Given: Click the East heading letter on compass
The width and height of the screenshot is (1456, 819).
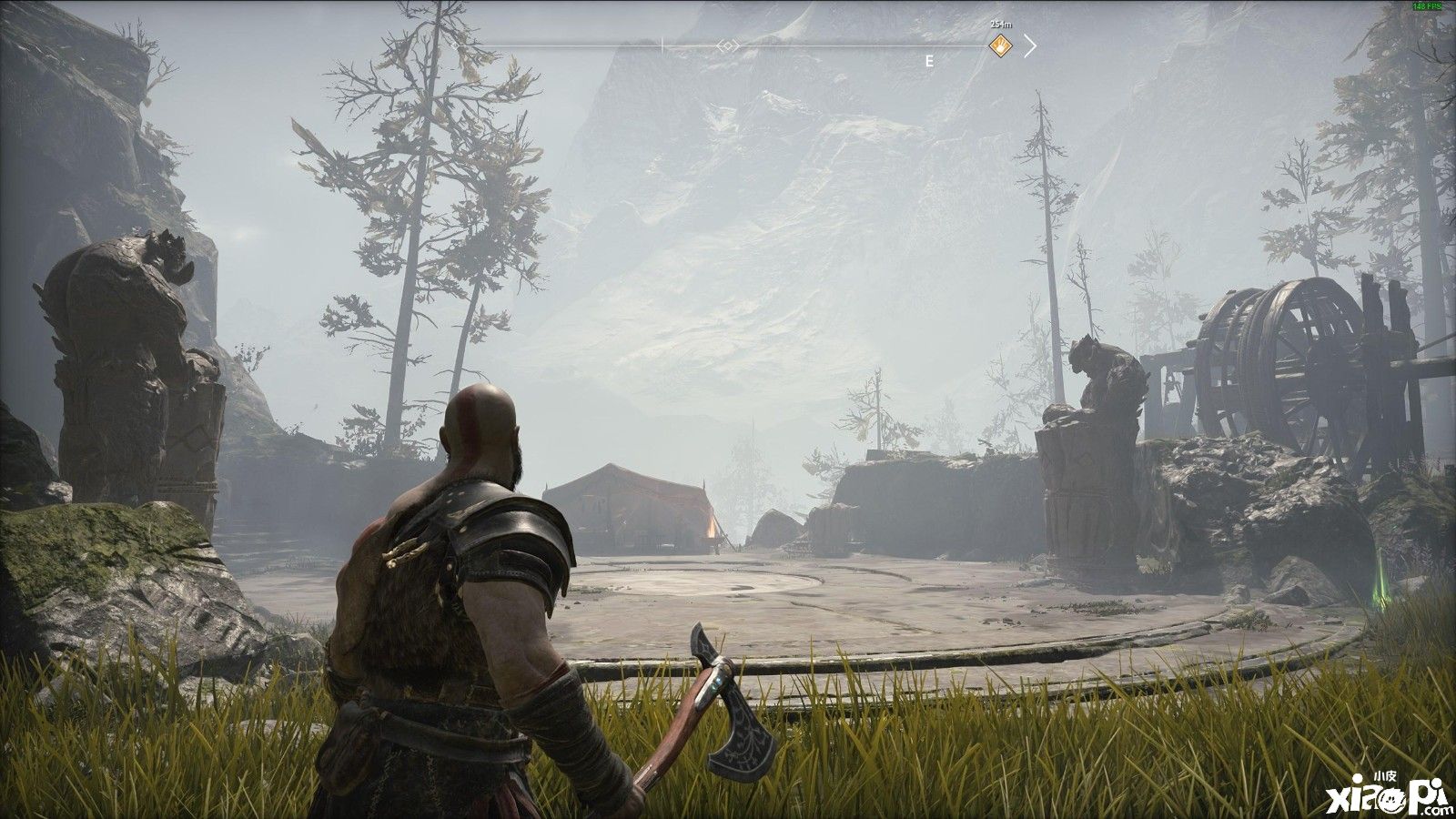Looking at the screenshot, I should point(929,62).
